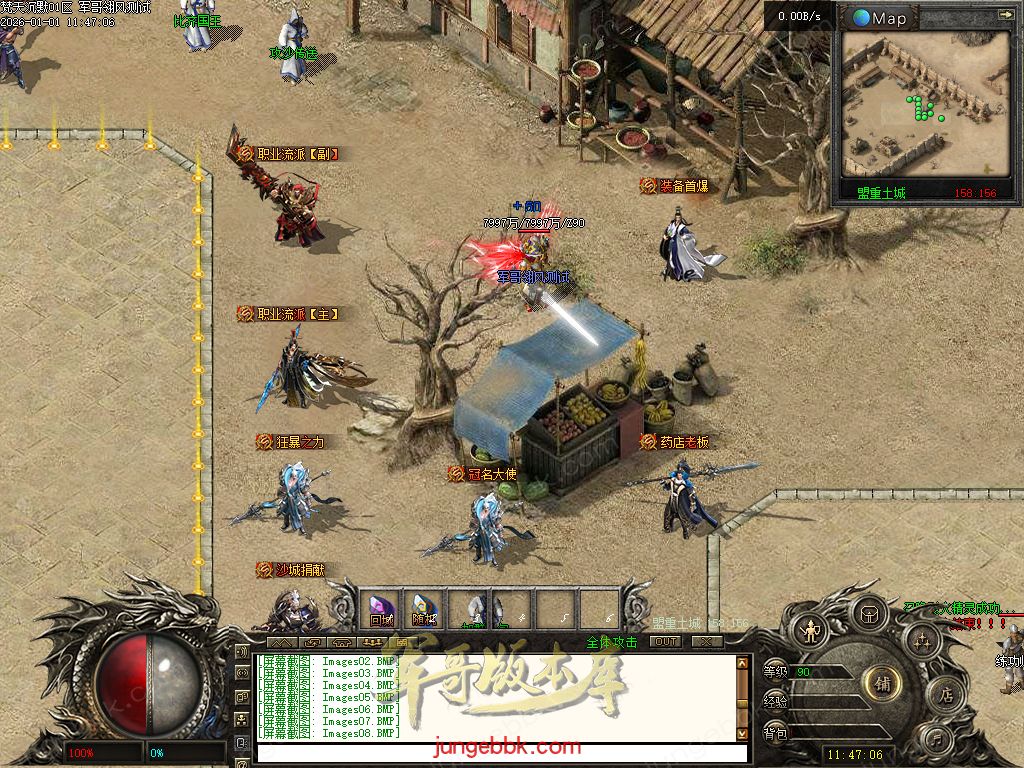Focus the chat text input field

500,753
